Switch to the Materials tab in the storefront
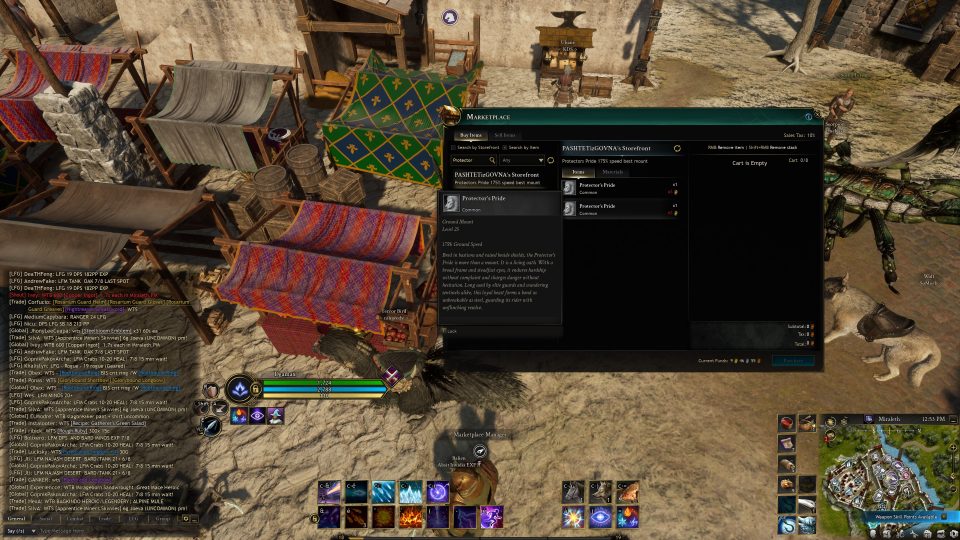The height and width of the screenshot is (540, 960). point(613,172)
